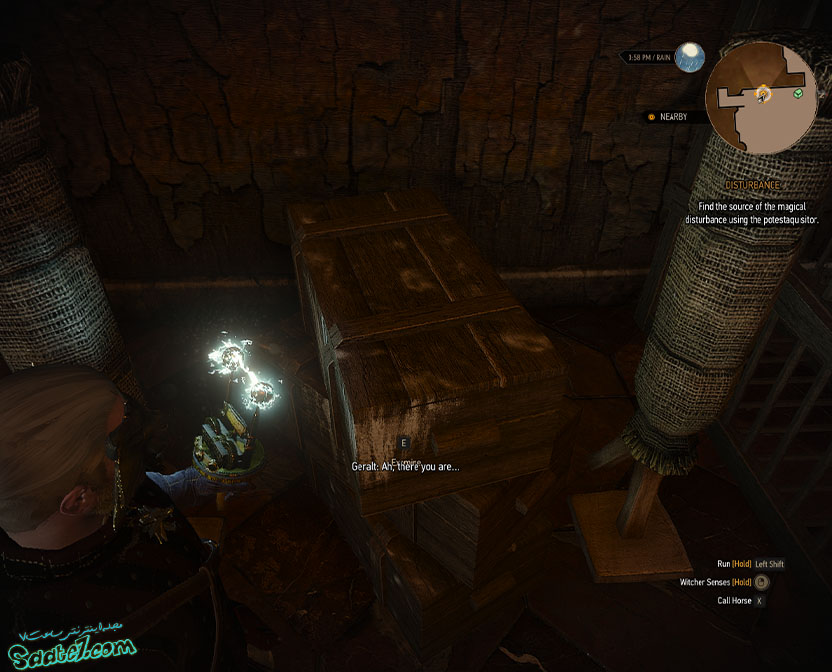Image resolution: width=832 pixels, height=672 pixels.
Task: Click the green marker on the minimap
Action: pyautogui.click(x=798, y=94)
